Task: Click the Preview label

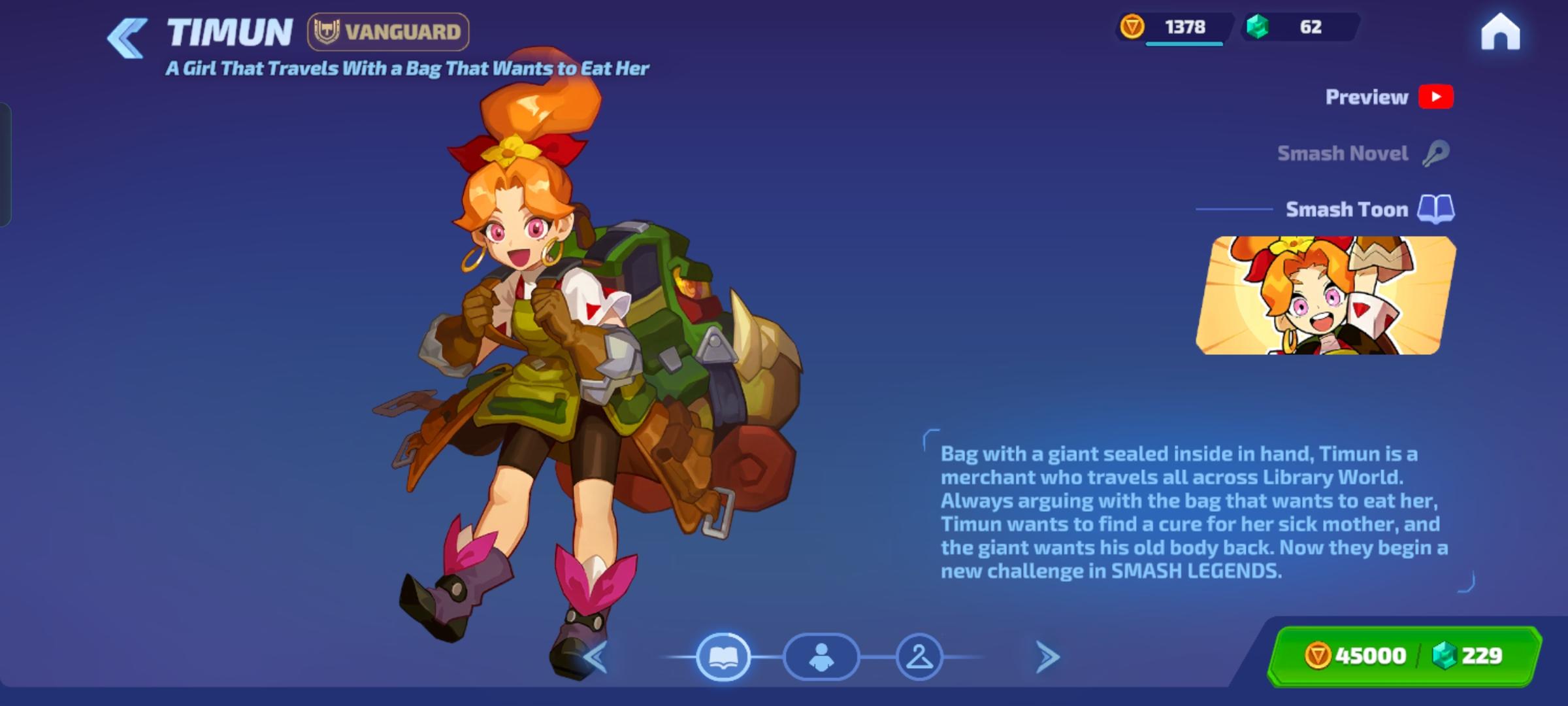Action: pyautogui.click(x=1365, y=96)
